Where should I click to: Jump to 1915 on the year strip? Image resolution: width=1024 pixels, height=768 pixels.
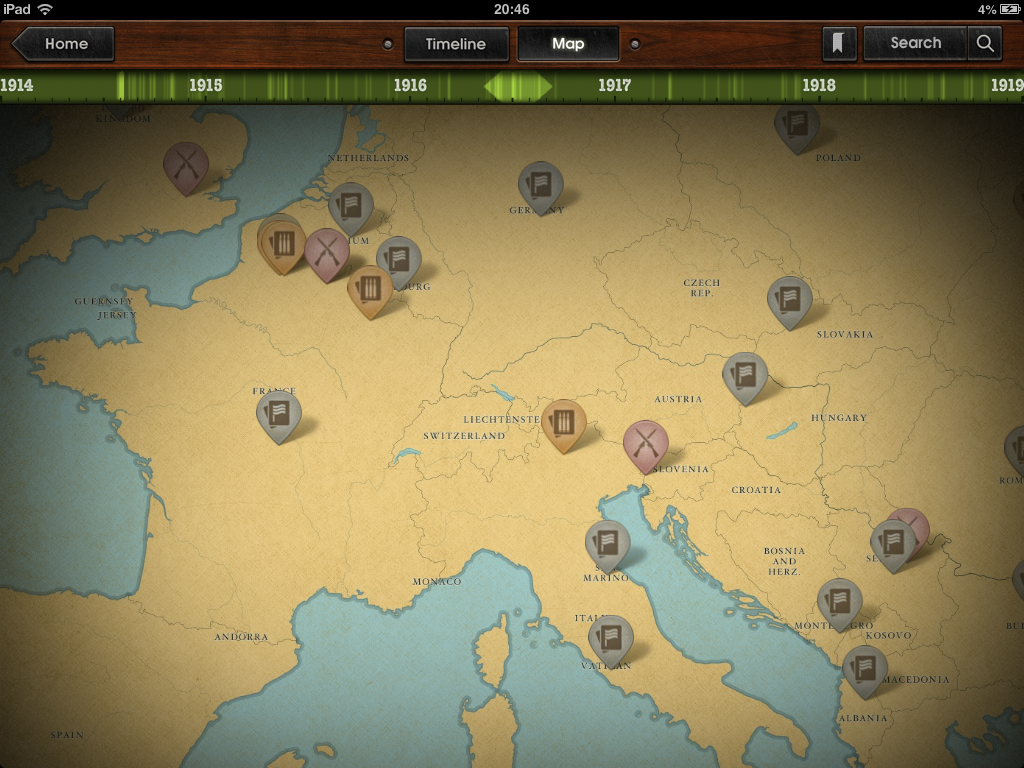tap(206, 86)
